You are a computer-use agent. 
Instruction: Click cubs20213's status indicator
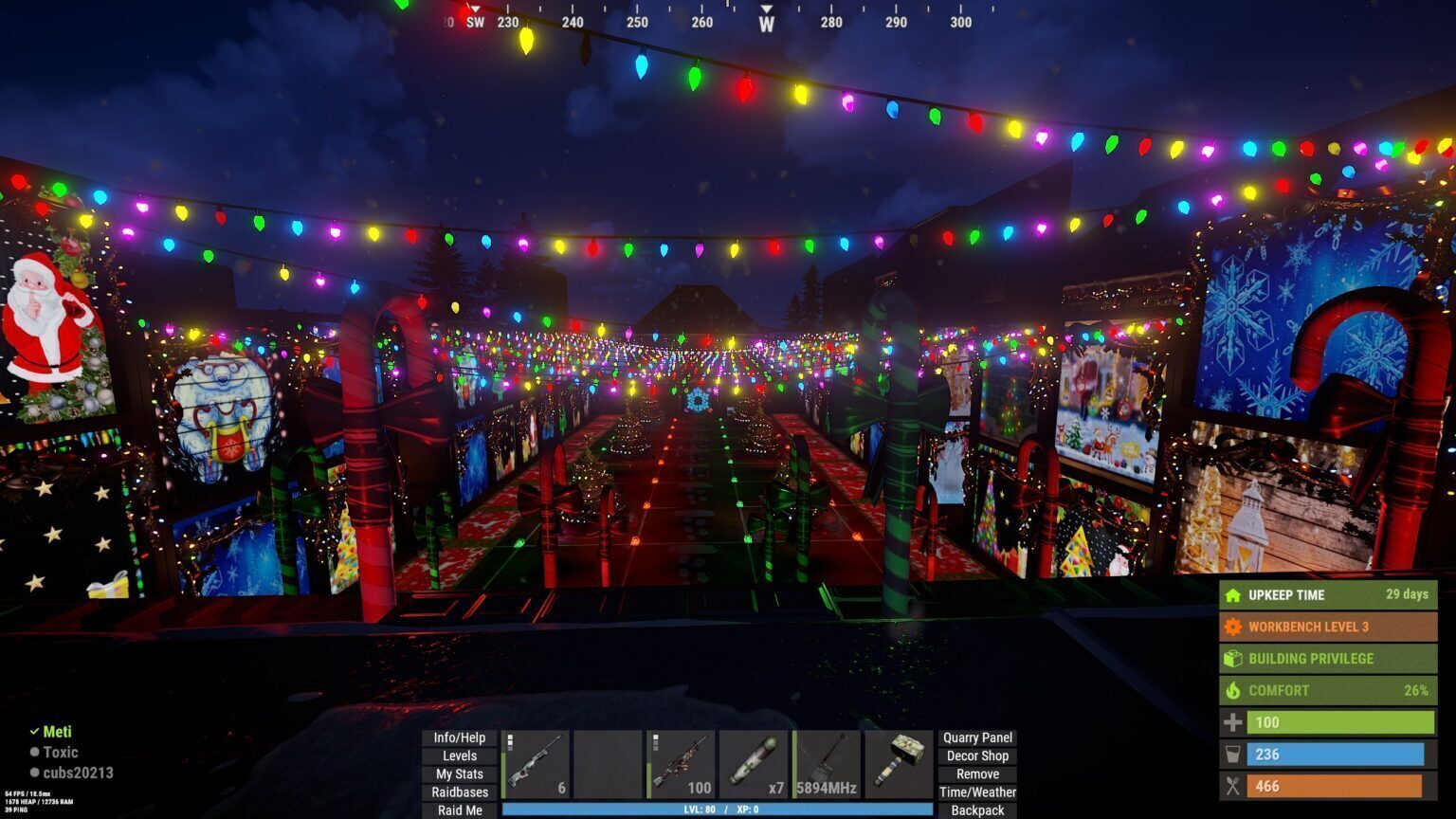coord(34,773)
